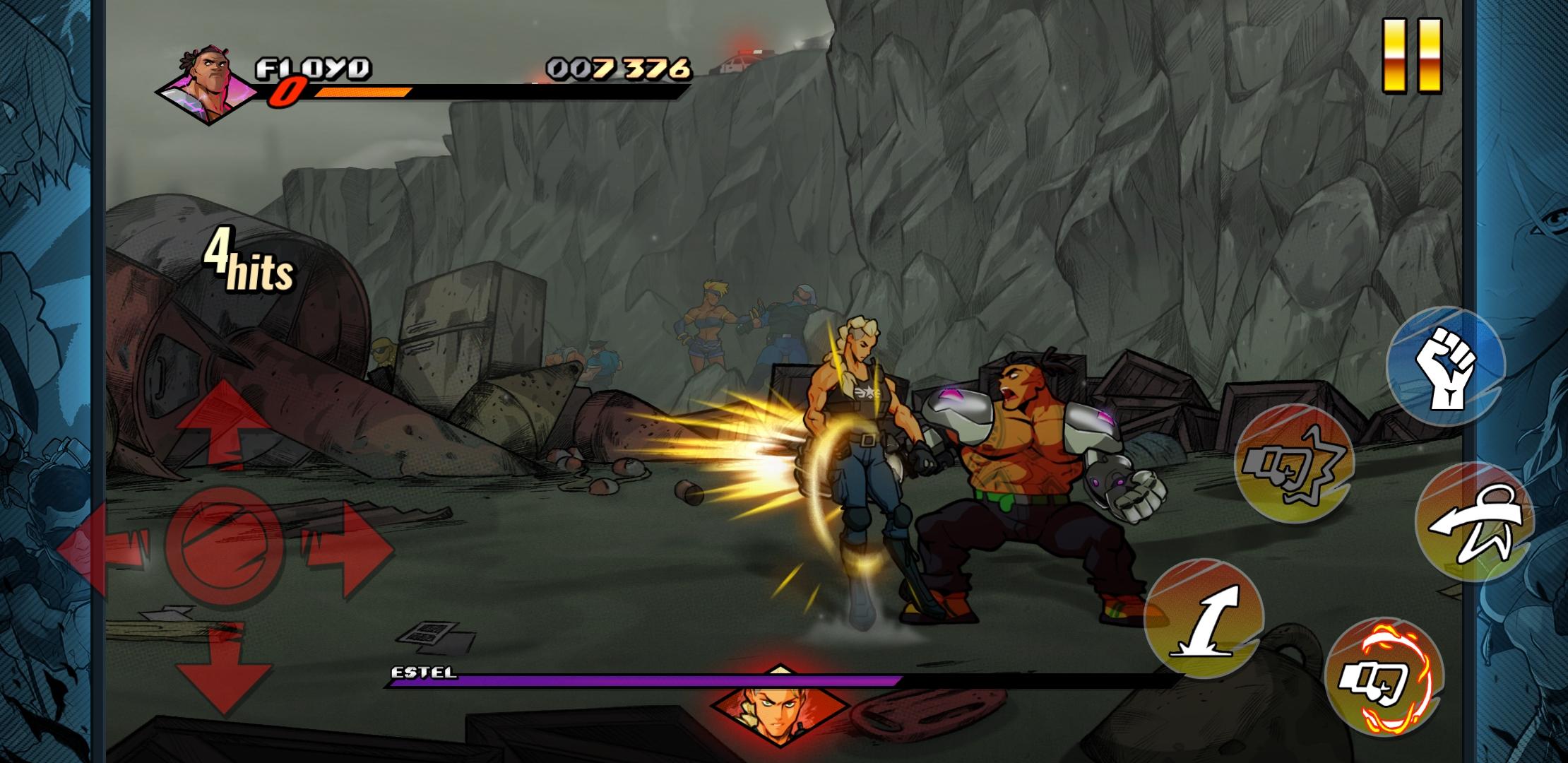1568x763 pixels.
Task: Pause the game with the yellow pause button
Action: pos(1411,55)
